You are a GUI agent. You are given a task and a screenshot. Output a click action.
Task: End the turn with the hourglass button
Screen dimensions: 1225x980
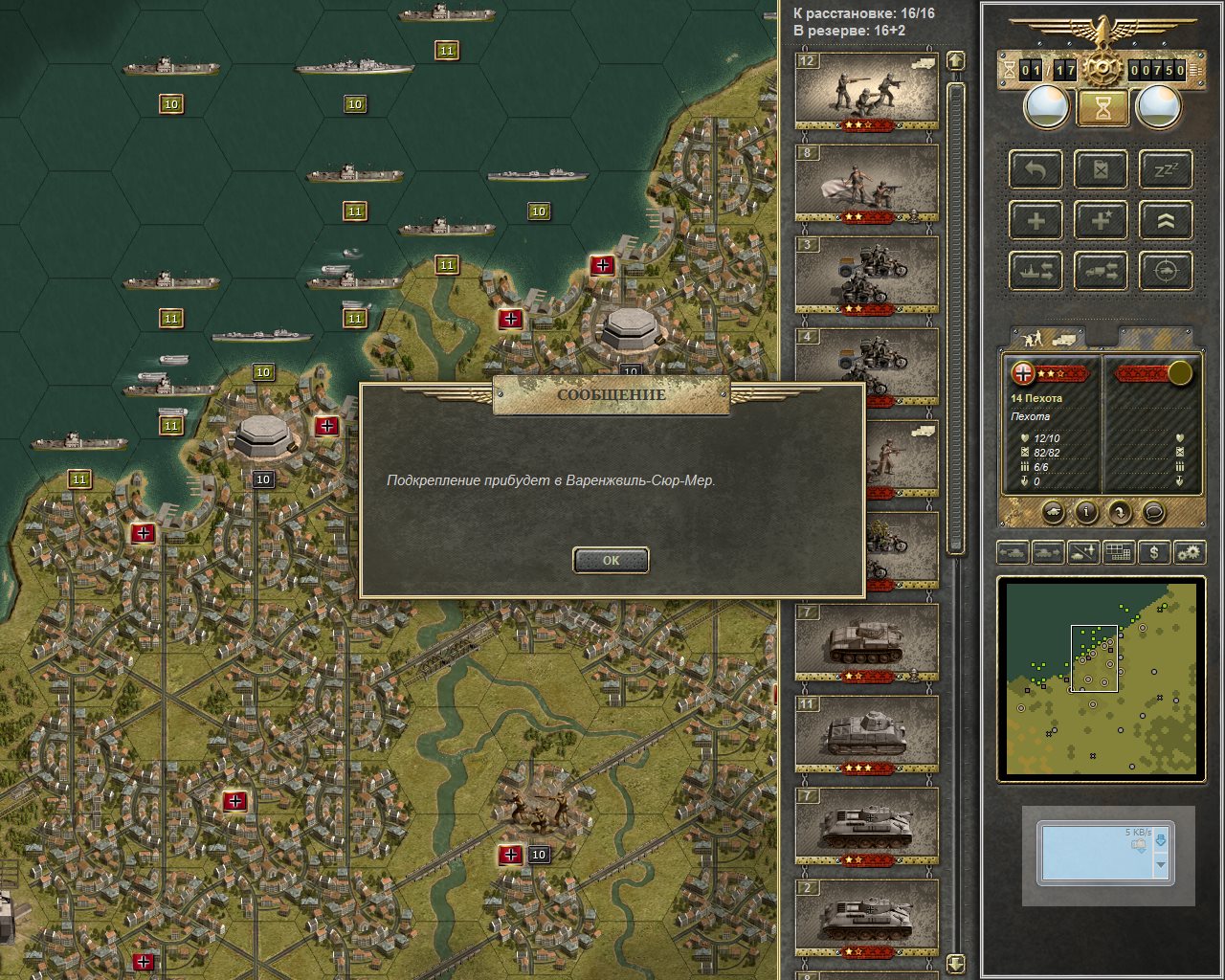[x=1102, y=108]
